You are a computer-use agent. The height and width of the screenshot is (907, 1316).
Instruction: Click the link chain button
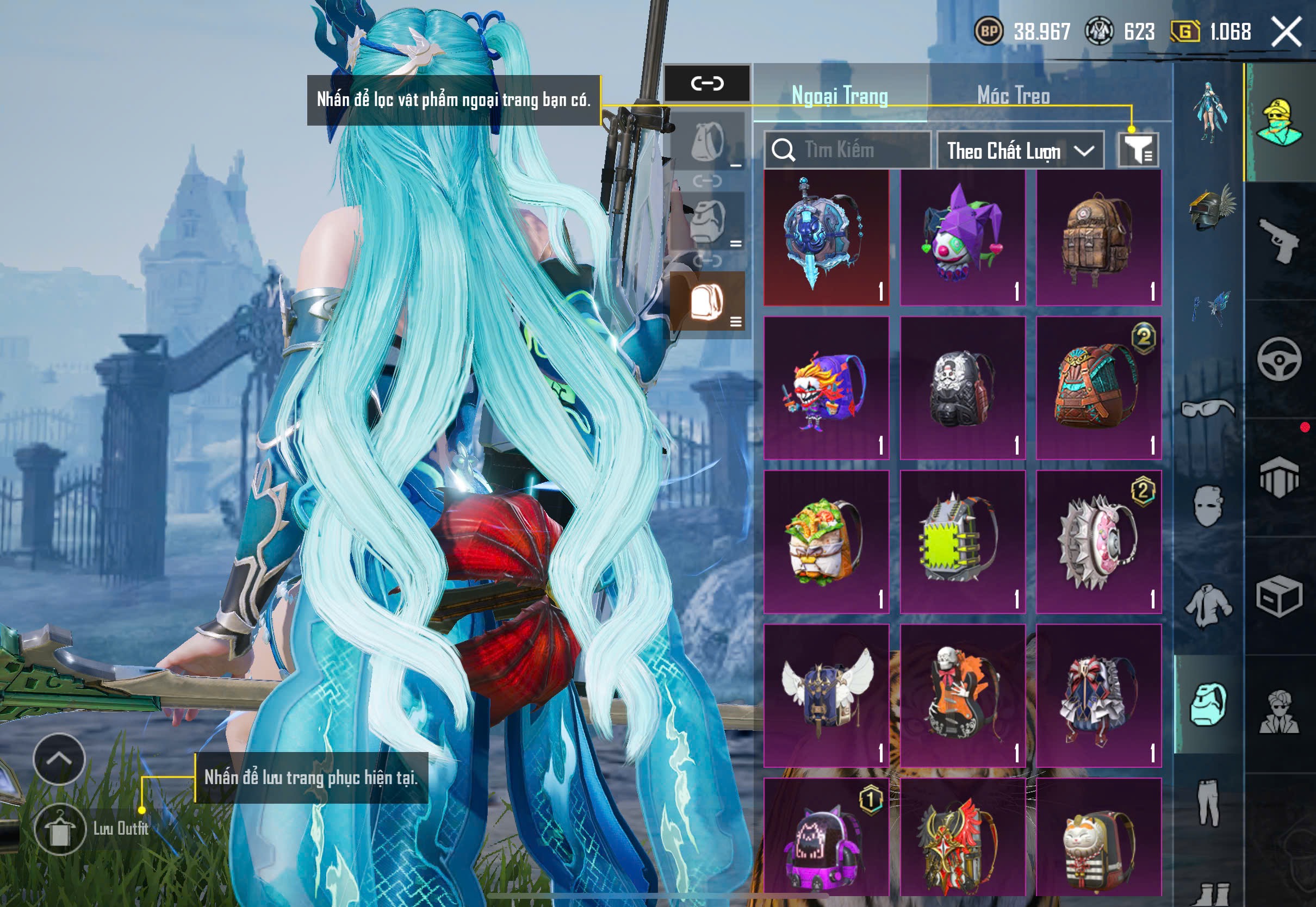click(707, 84)
